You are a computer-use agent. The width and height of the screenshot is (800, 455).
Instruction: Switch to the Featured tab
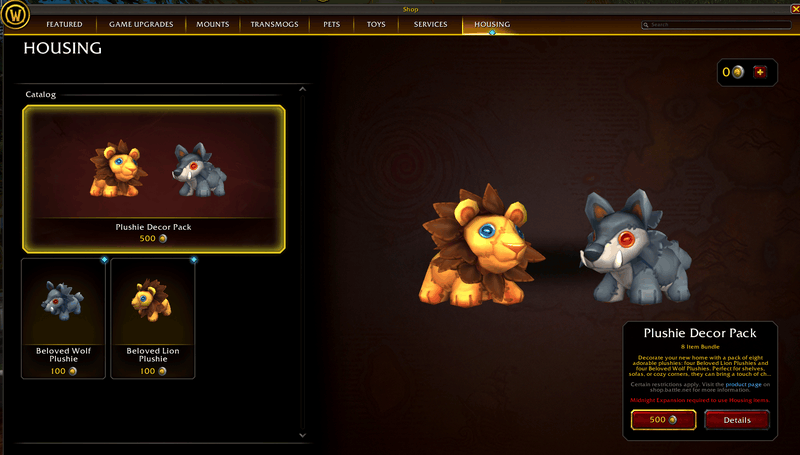pyautogui.click(x=64, y=24)
